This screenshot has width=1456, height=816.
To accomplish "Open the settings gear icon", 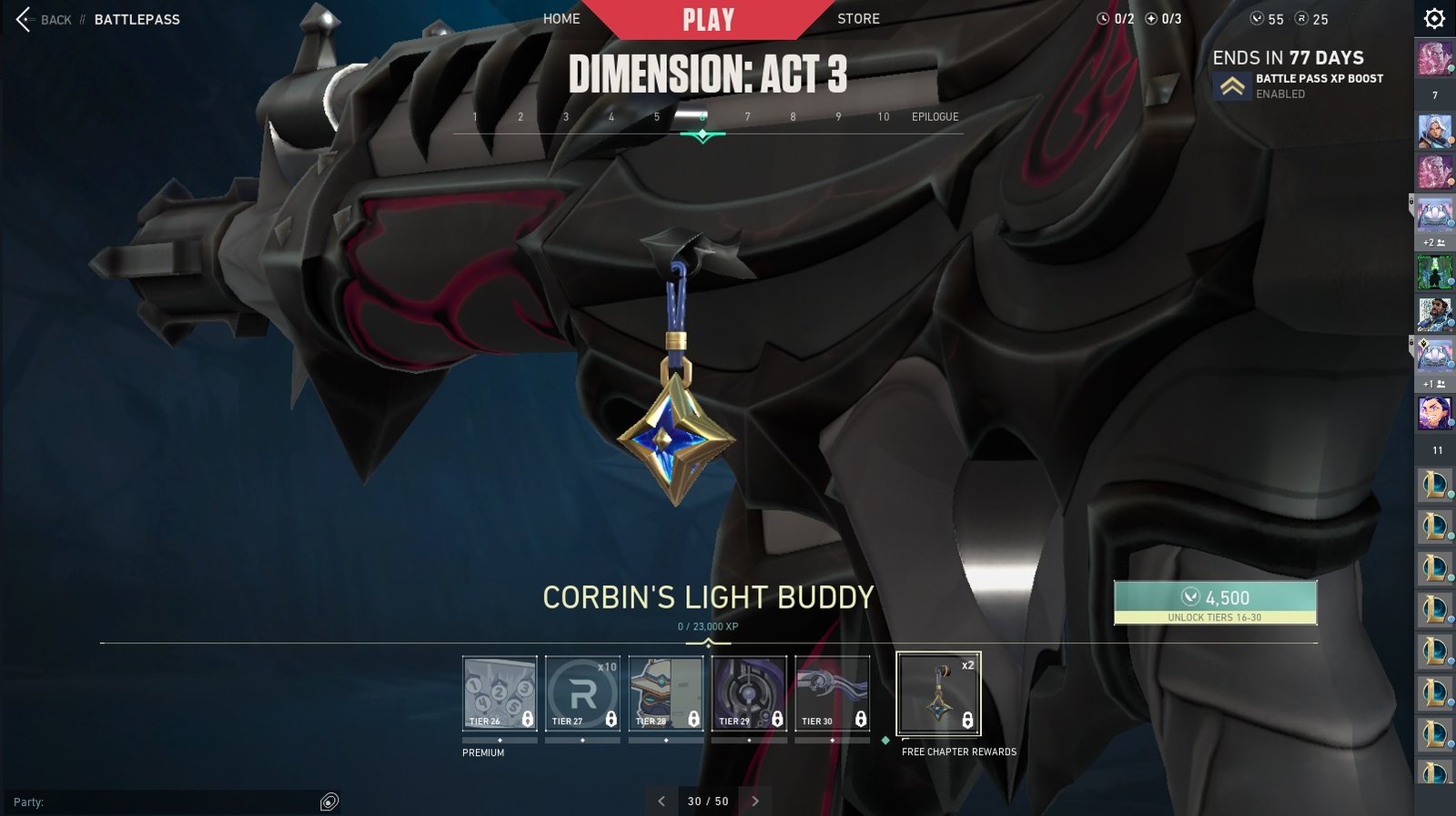I will [1434, 19].
